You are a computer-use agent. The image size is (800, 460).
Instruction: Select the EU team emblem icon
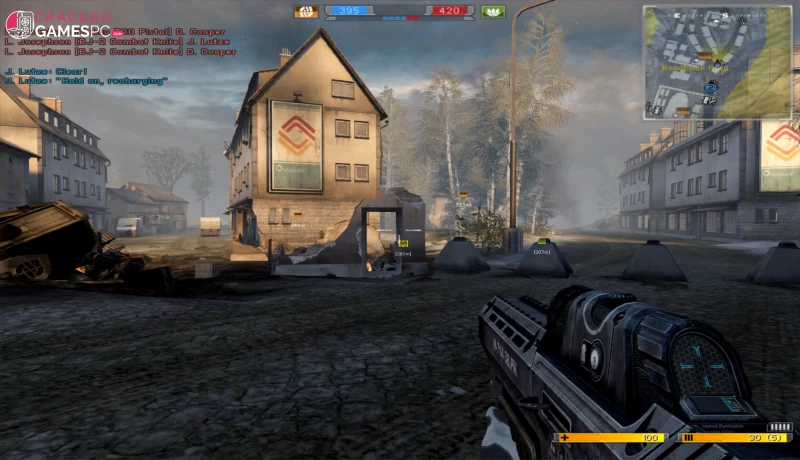click(305, 11)
